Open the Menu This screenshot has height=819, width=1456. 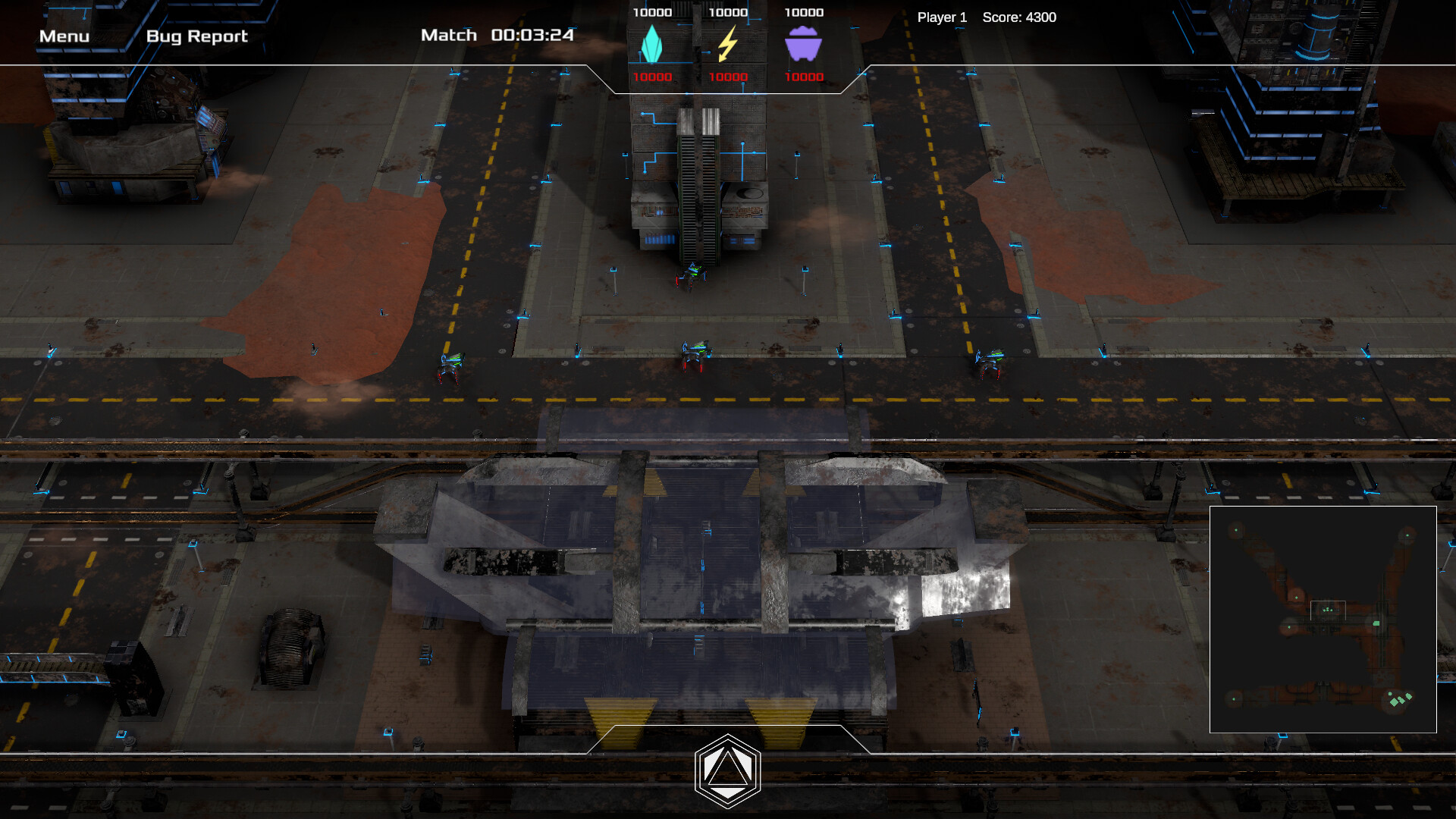pos(64,35)
